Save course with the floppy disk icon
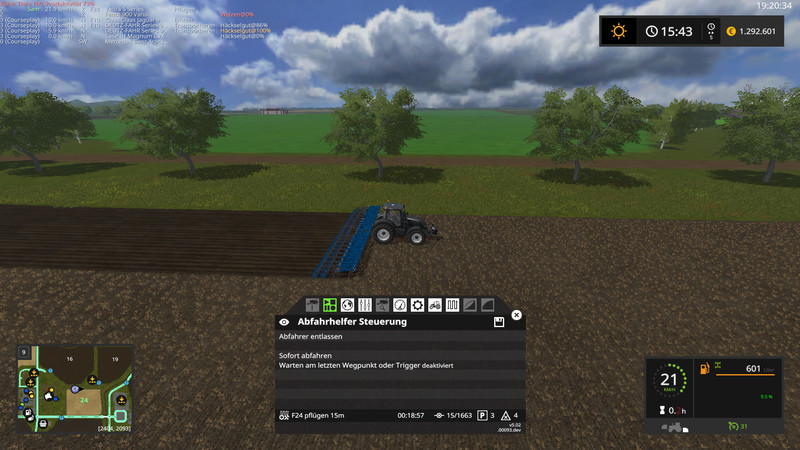Viewport: 800px width, 450px height. pyautogui.click(x=498, y=322)
